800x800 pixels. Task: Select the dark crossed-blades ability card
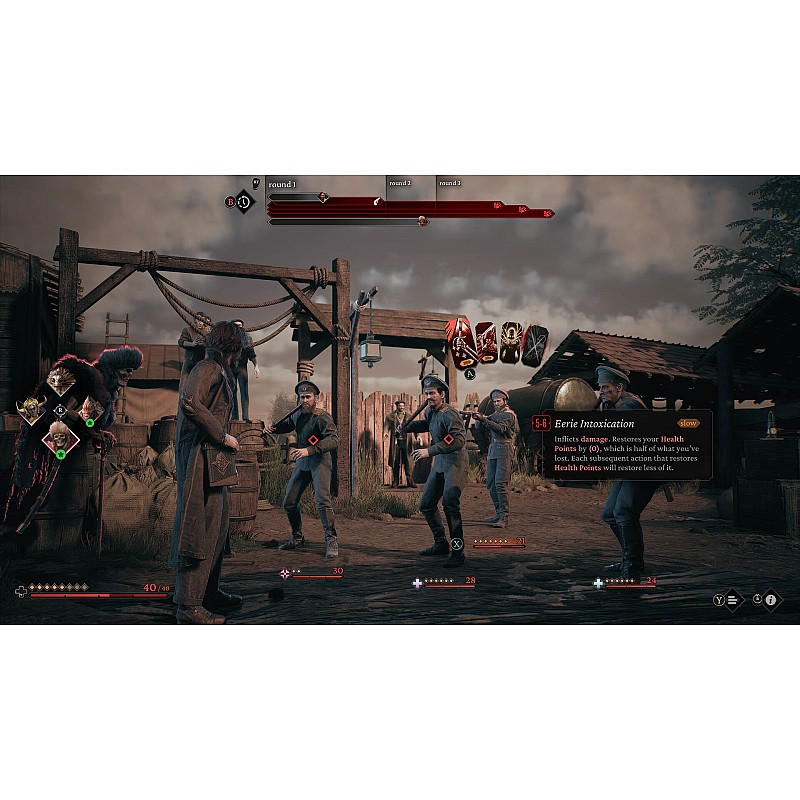[x=536, y=343]
